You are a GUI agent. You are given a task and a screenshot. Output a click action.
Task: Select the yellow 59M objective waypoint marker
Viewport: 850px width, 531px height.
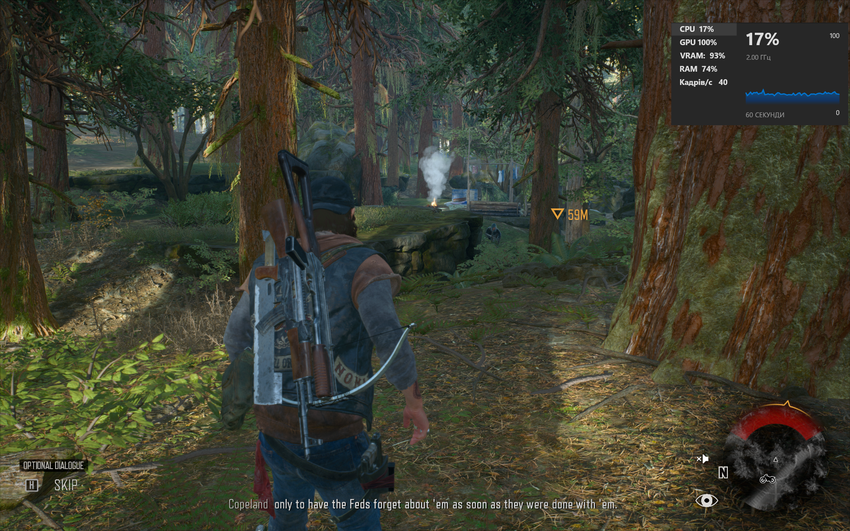558,214
